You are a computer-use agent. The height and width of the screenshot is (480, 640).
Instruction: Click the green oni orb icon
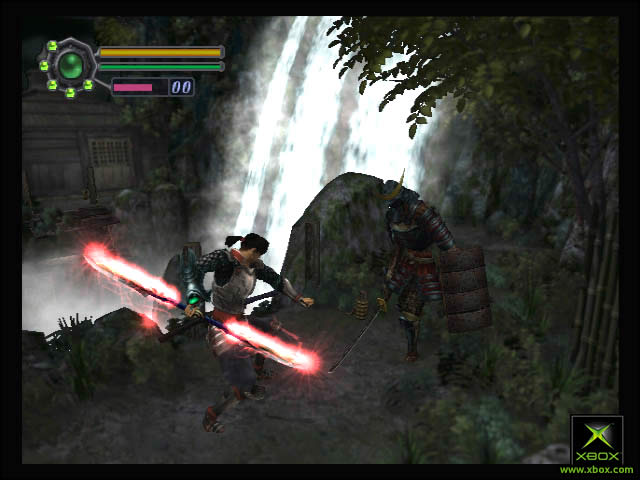[69, 66]
